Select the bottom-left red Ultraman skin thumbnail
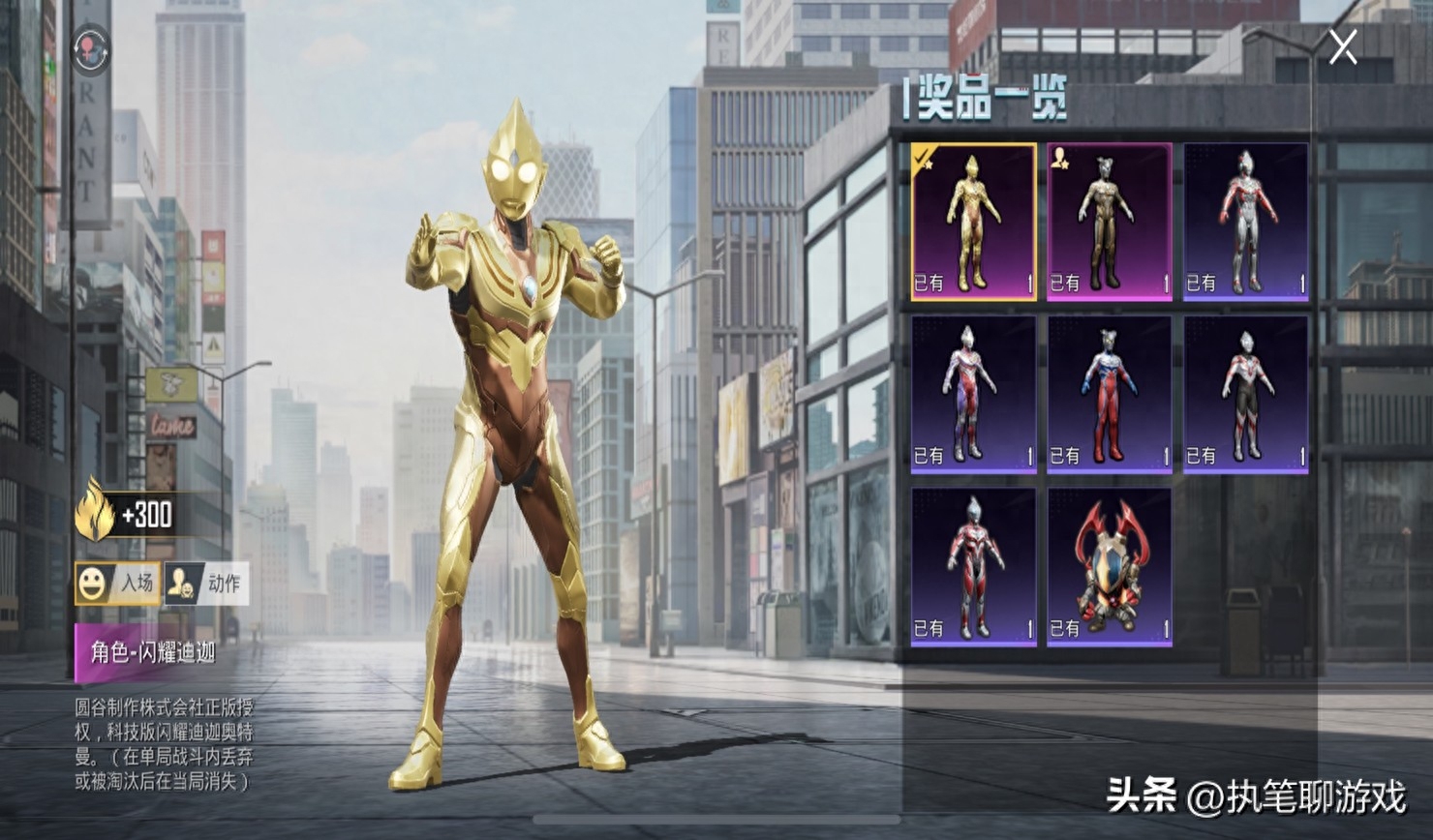The image size is (1433, 840). click(972, 565)
